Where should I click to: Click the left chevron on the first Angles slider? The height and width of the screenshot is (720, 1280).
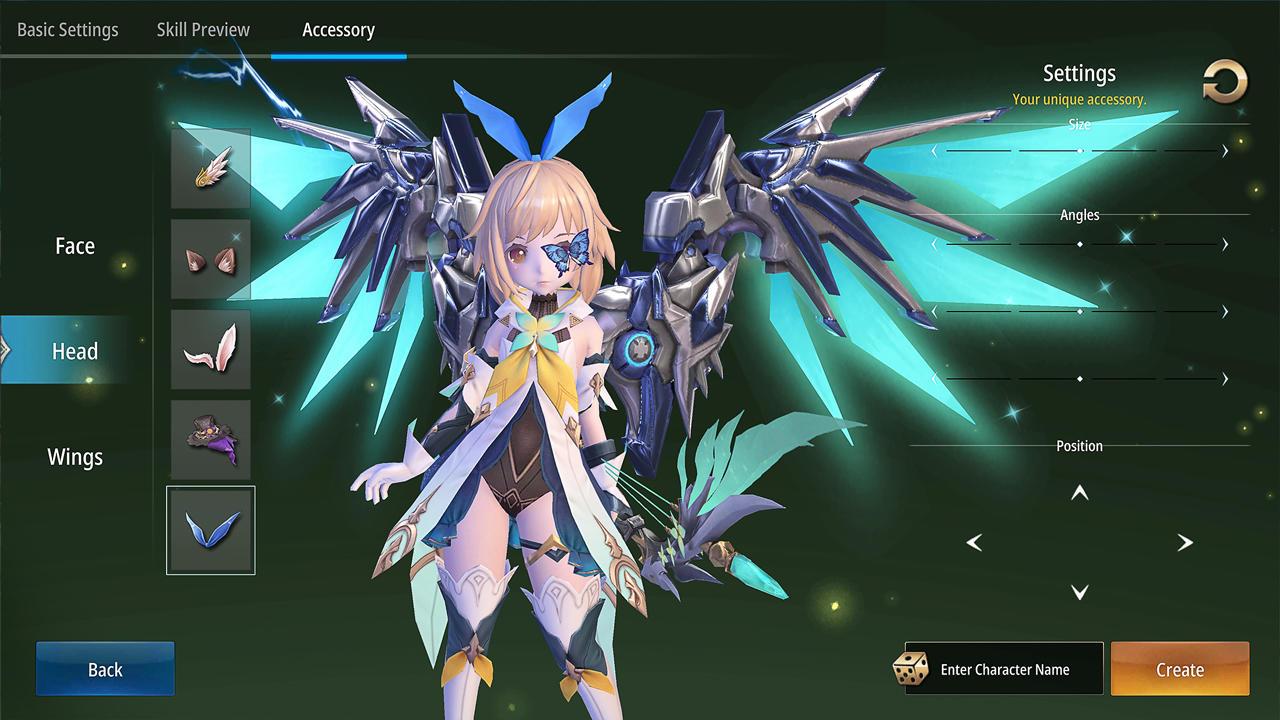tap(935, 243)
